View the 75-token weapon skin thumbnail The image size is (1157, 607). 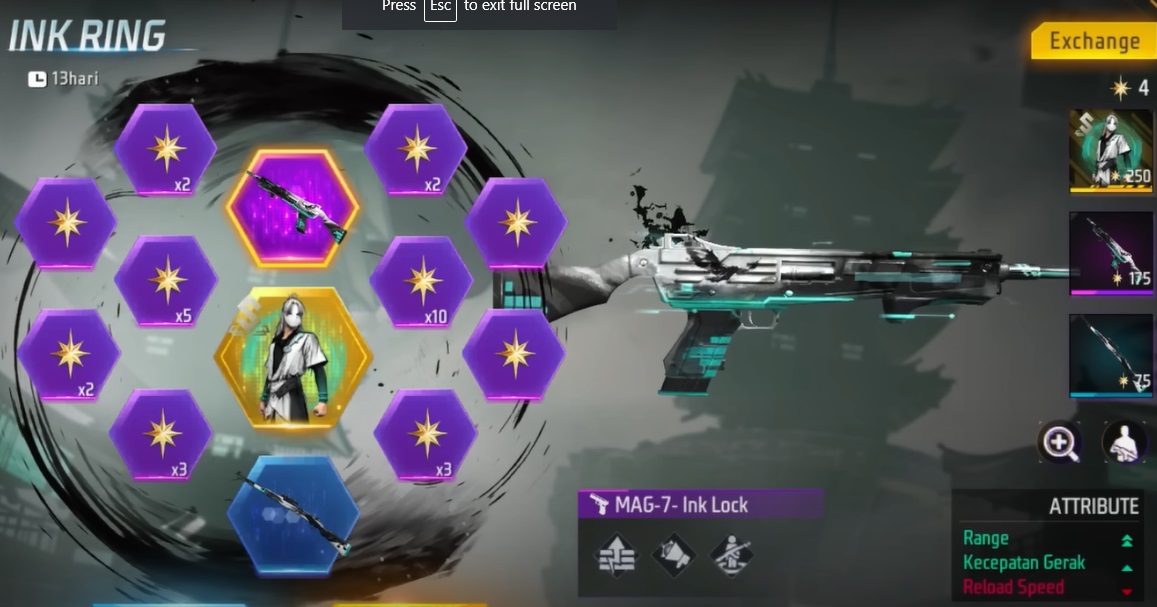1110,355
